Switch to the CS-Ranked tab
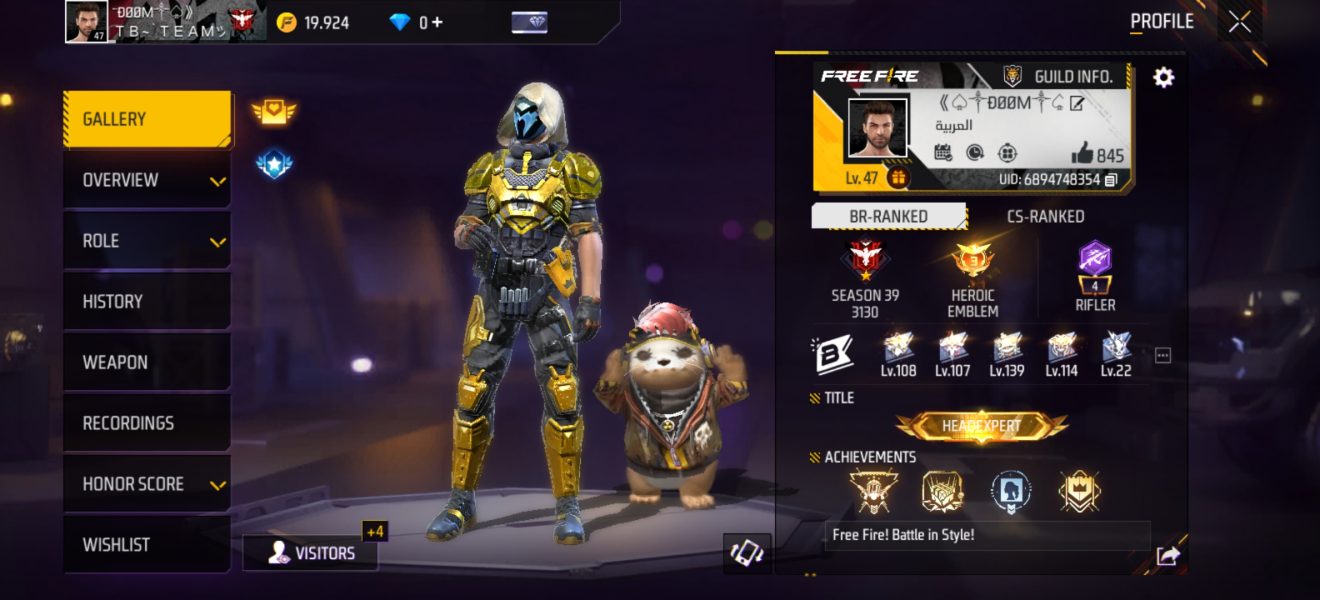The width and height of the screenshot is (1320, 600). pos(1044,216)
